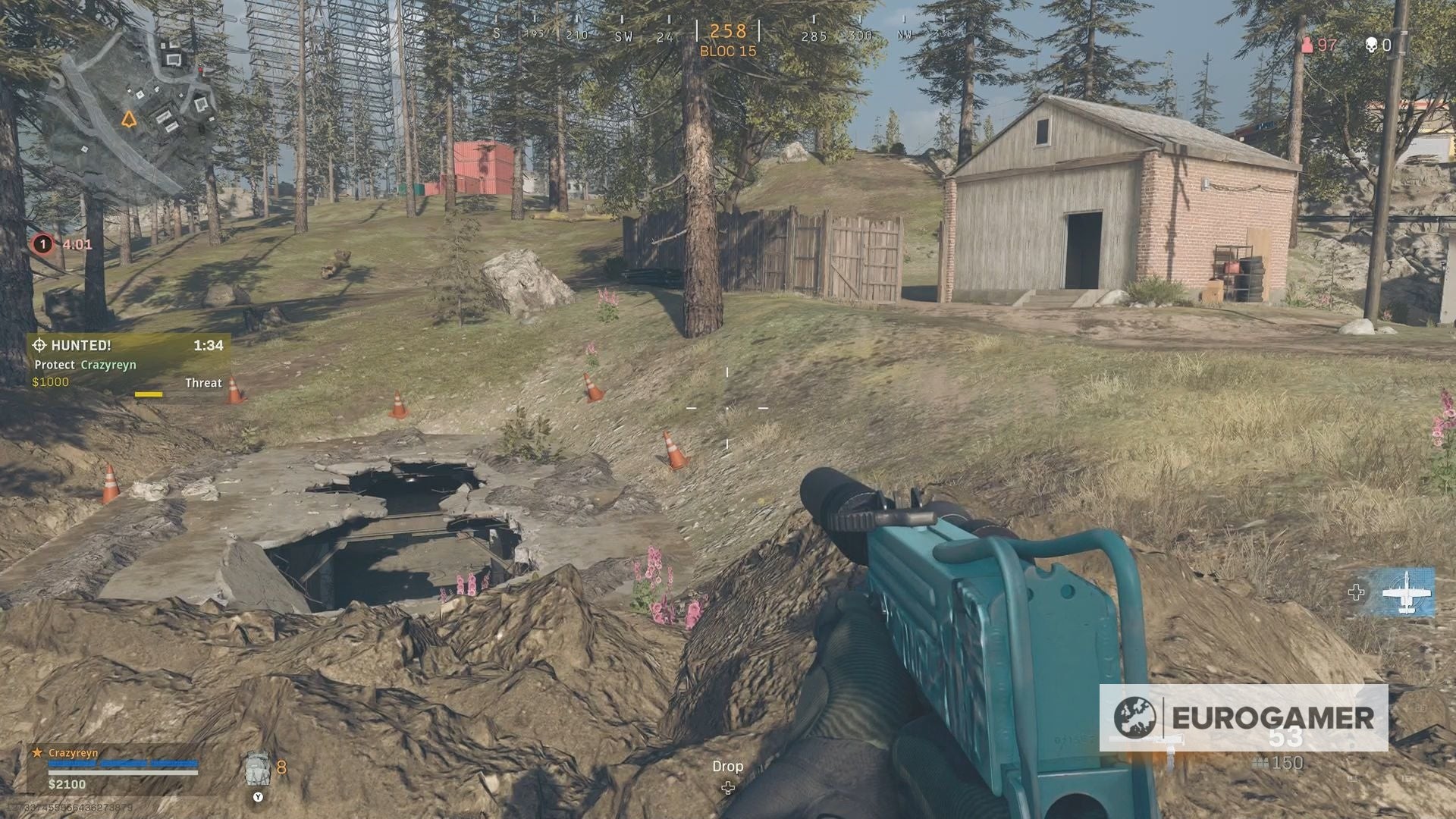Click the Eurogamer watermark logo
The width and height of the screenshot is (1456, 819).
pyautogui.click(x=1244, y=717)
